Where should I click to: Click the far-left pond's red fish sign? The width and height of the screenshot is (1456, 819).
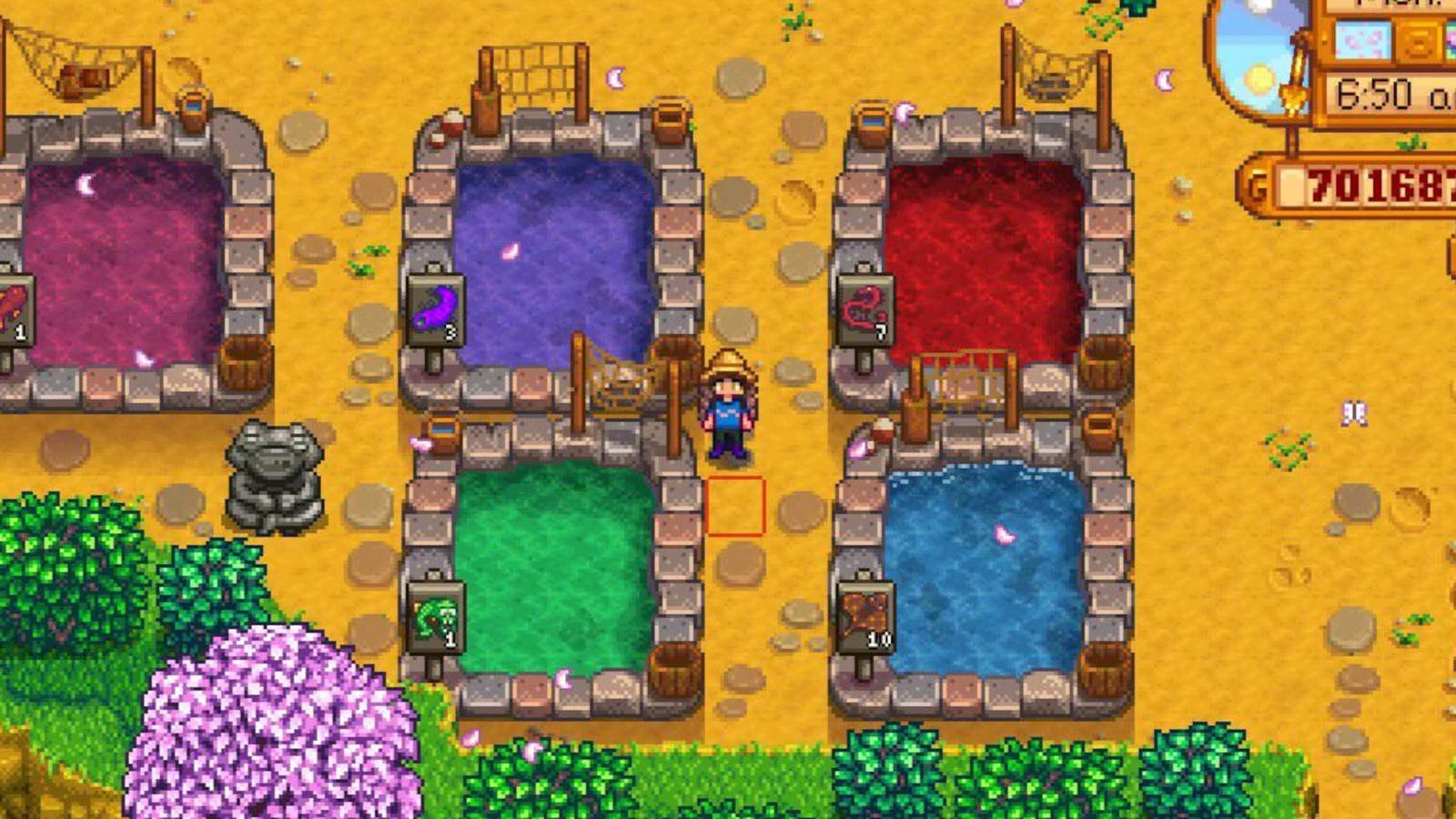pyautogui.click(x=13, y=309)
